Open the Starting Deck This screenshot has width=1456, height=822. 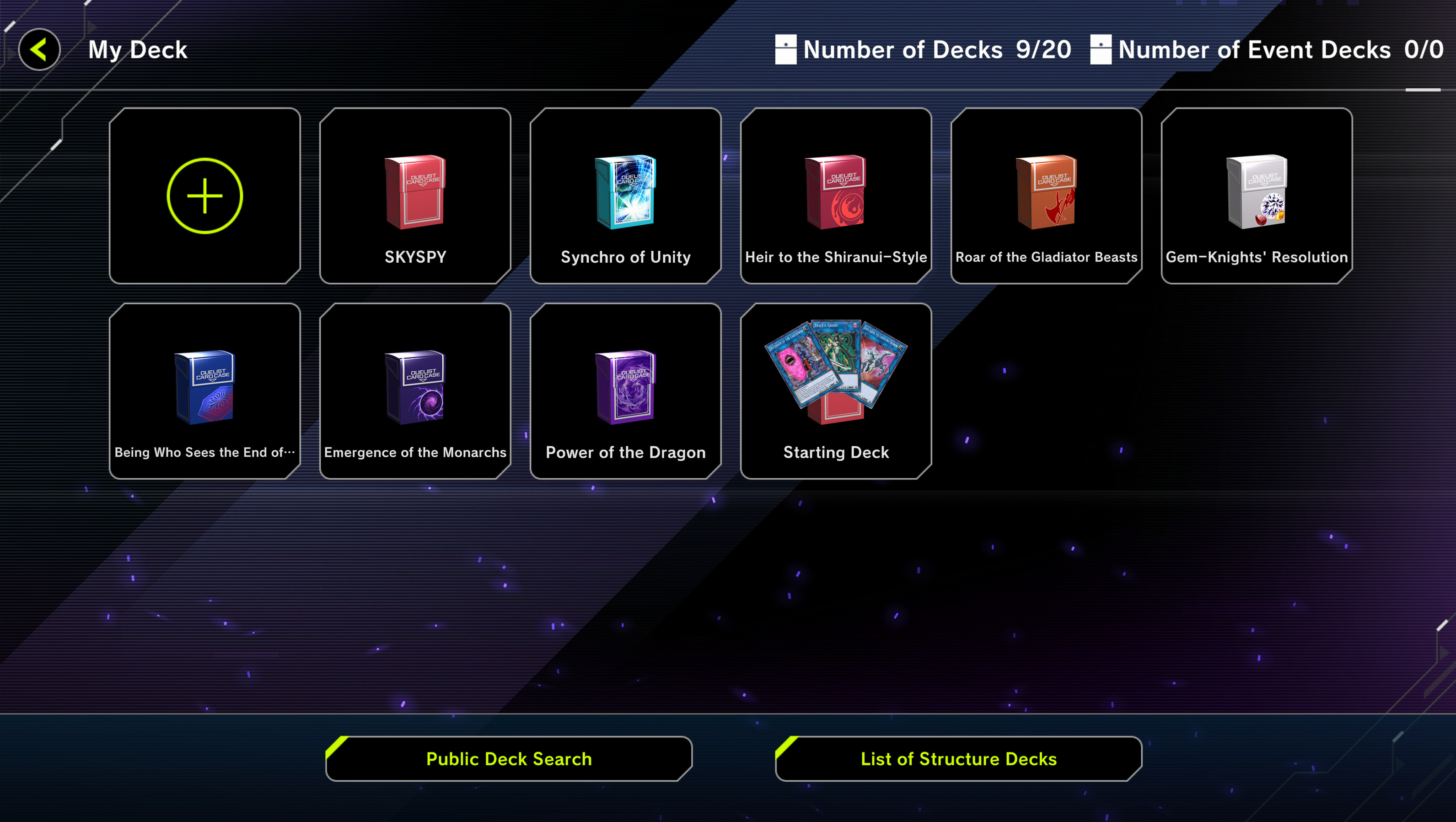[835, 391]
